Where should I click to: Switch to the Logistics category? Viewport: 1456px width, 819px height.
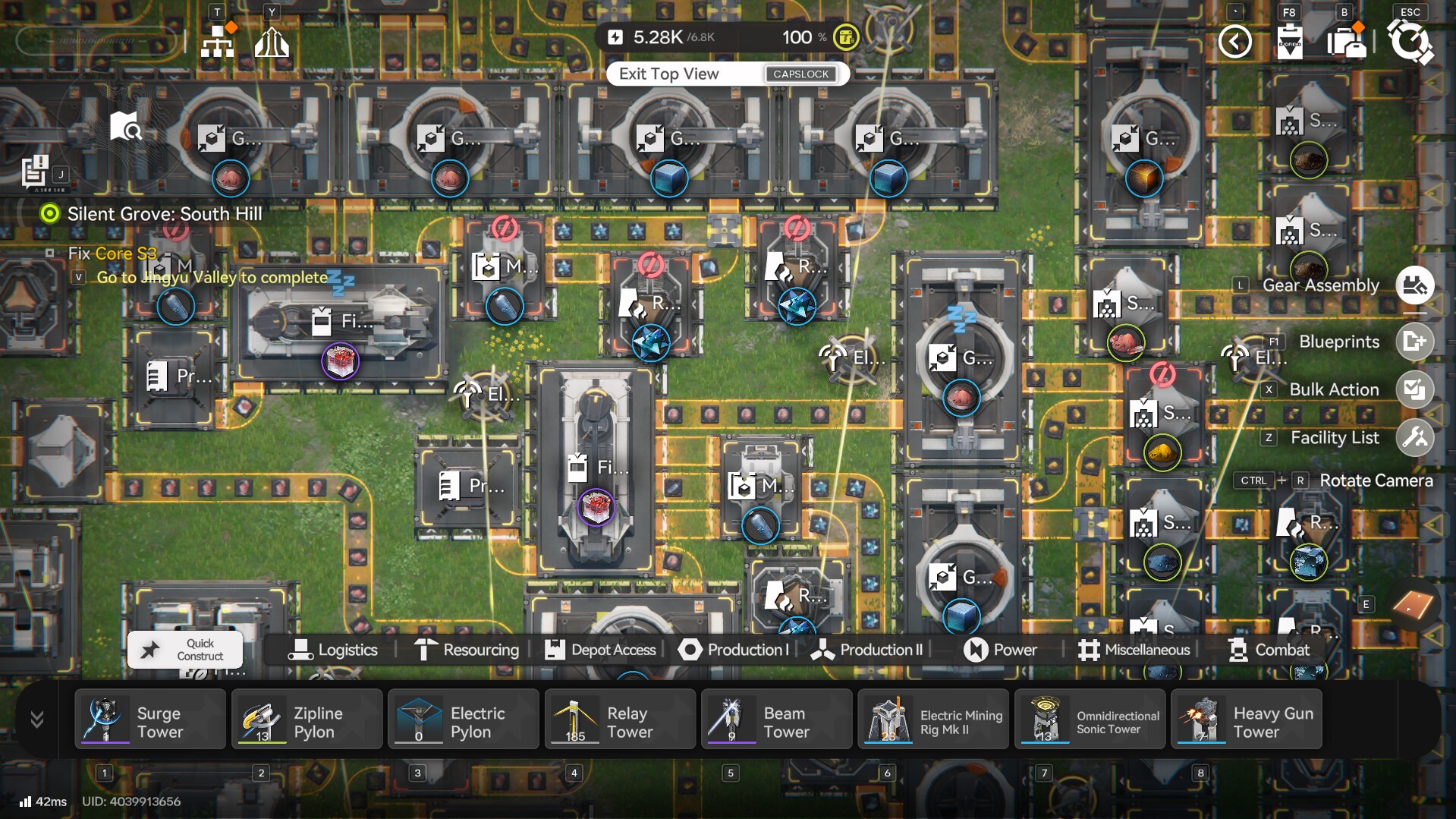tap(333, 650)
